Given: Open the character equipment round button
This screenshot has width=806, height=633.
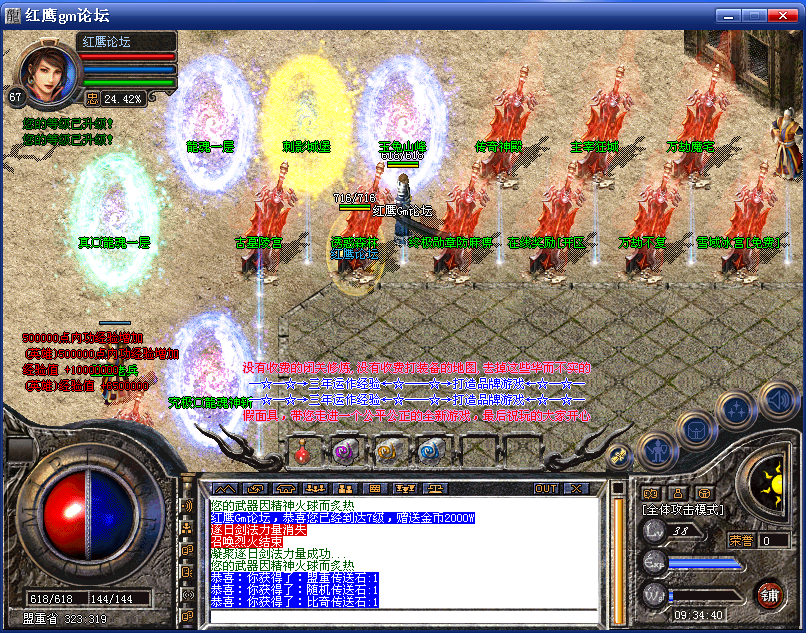Looking at the screenshot, I should [655, 452].
